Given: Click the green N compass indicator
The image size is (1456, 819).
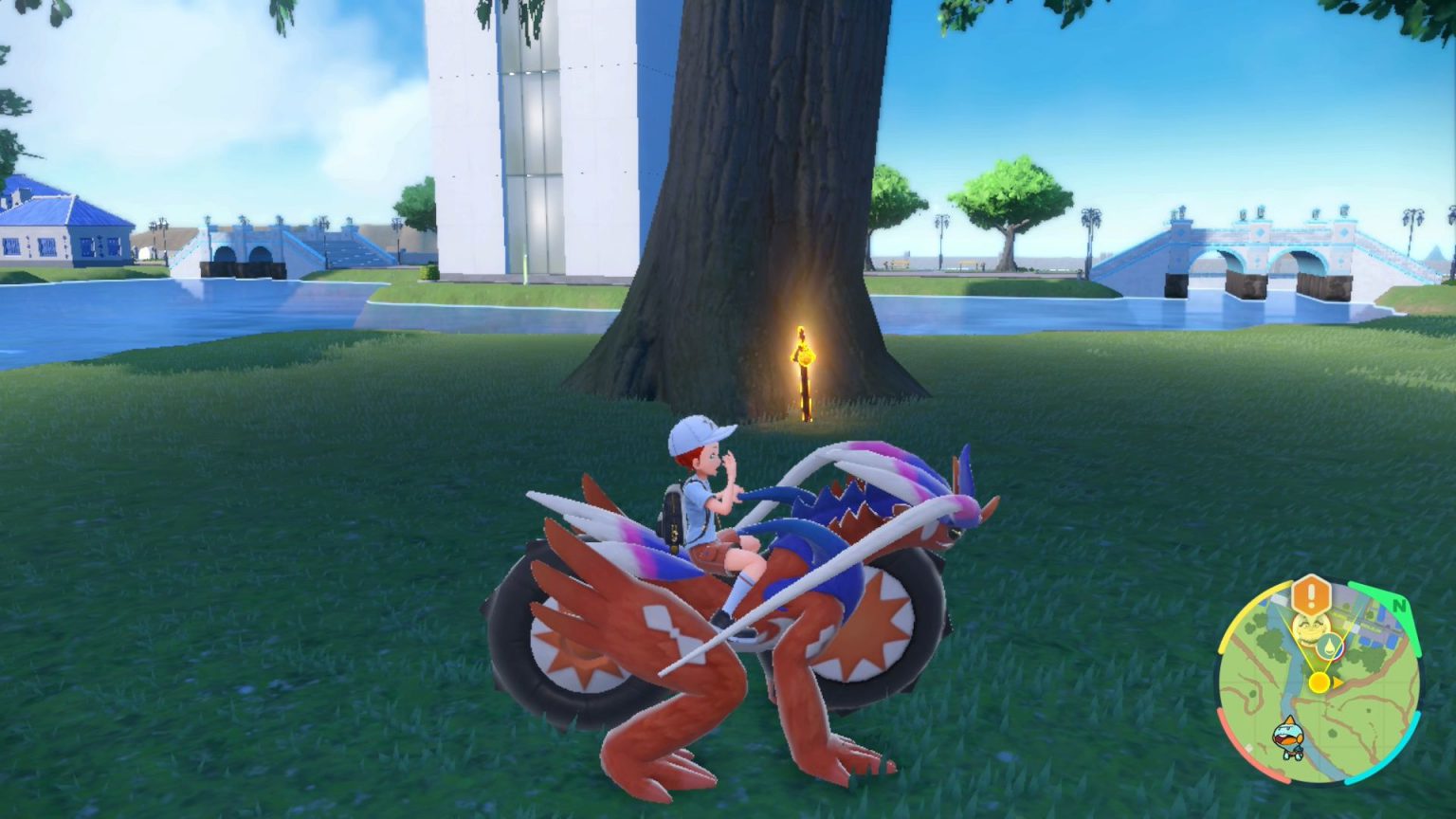Looking at the screenshot, I should (1399, 605).
